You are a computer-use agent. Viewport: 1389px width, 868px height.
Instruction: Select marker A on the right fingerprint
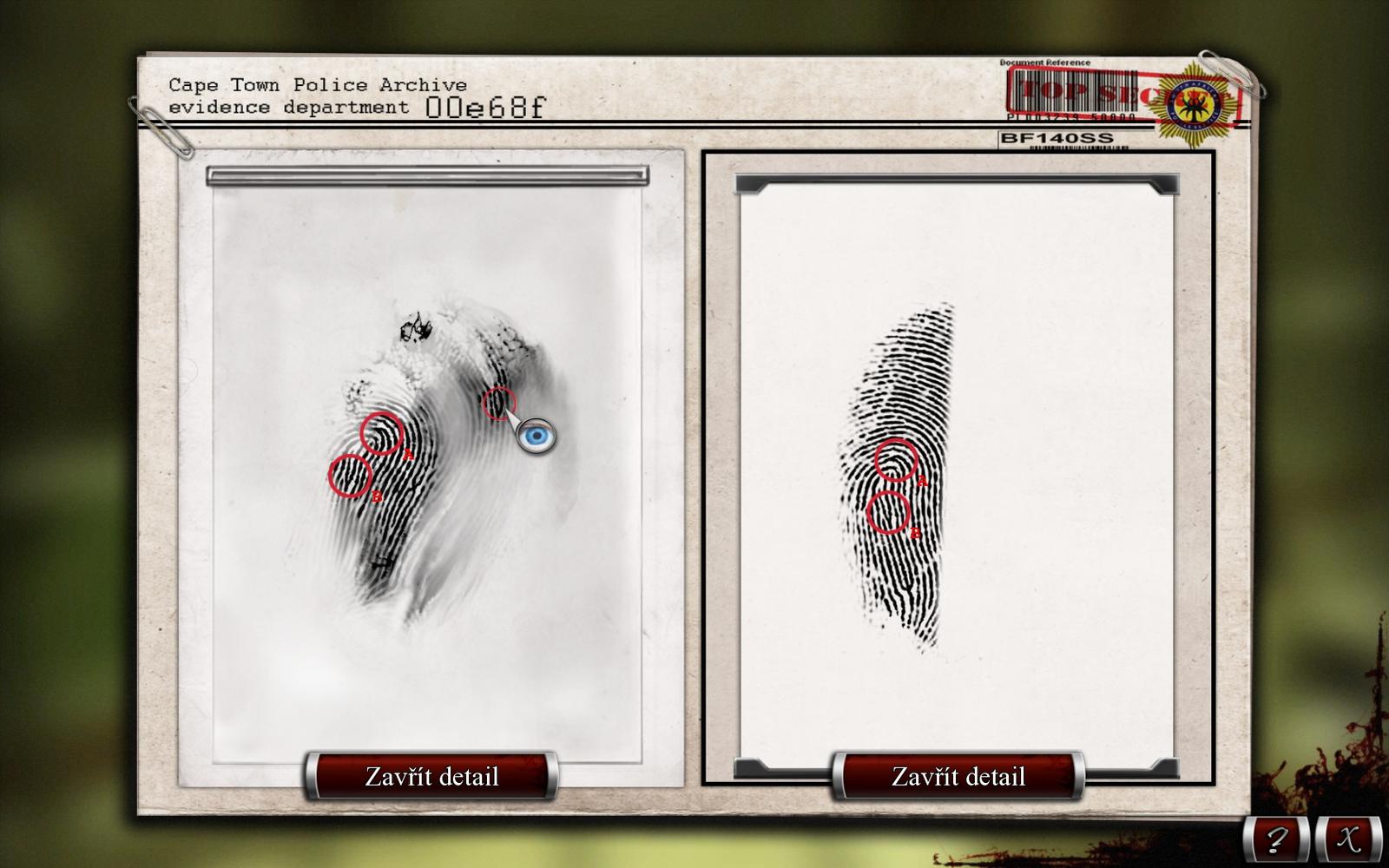click(897, 463)
